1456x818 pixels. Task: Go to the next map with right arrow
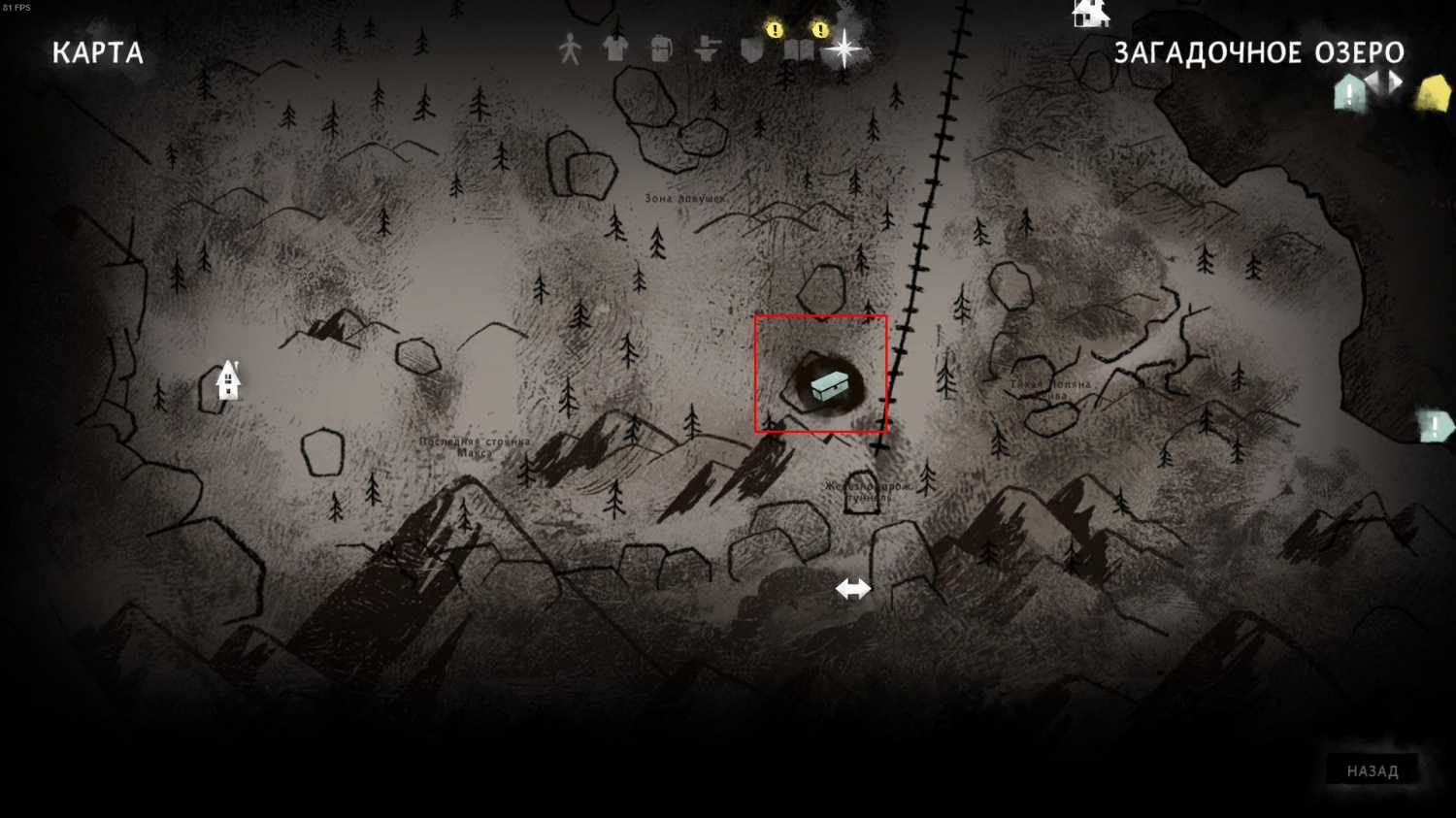coord(1396,81)
